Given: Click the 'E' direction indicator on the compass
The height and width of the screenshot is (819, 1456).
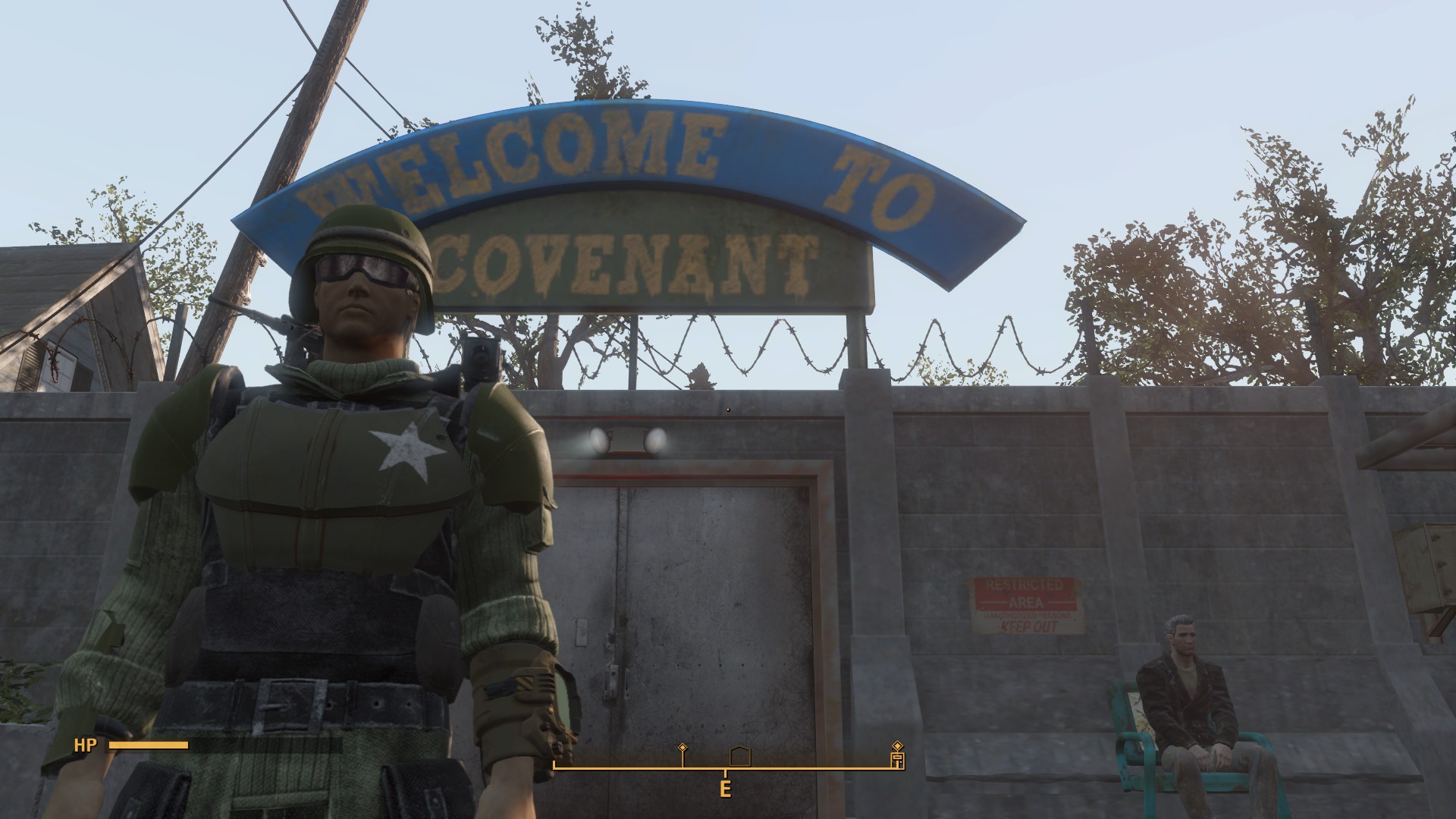Looking at the screenshot, I should [725, 789].
